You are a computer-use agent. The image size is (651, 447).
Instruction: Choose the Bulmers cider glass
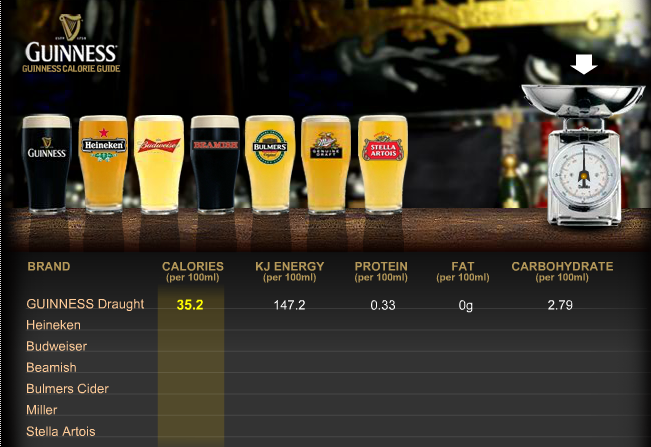pyautogui.click(x=271, y=163)
